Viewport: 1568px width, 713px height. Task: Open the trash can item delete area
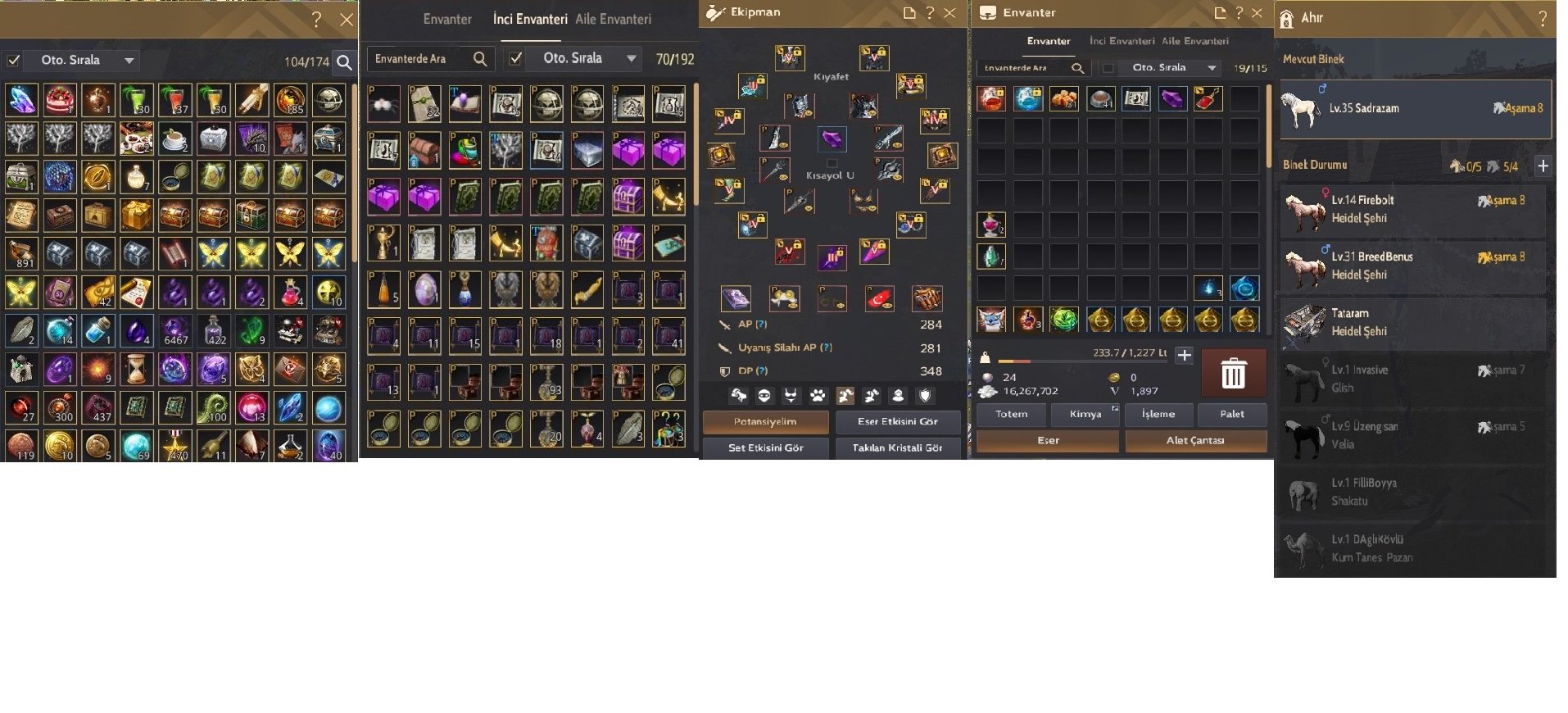[1234, 373]
